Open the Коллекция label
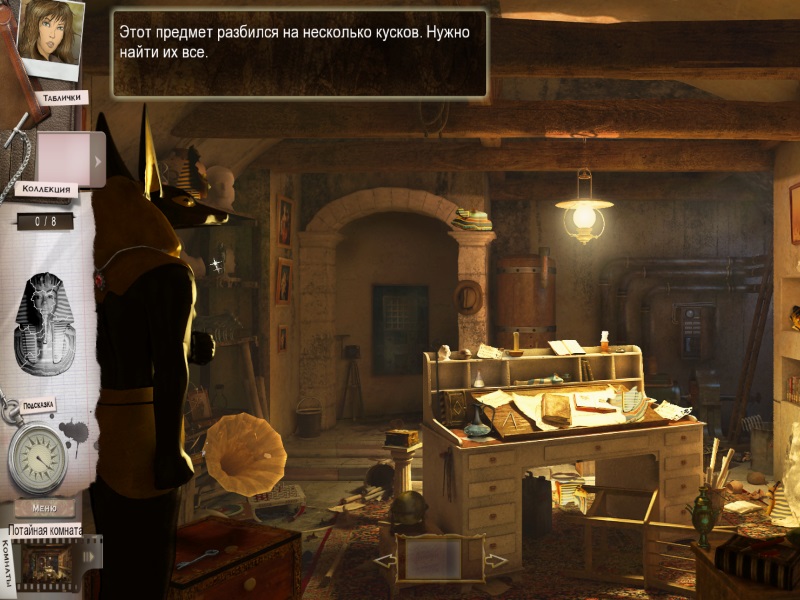 click(x=45, y=189)
